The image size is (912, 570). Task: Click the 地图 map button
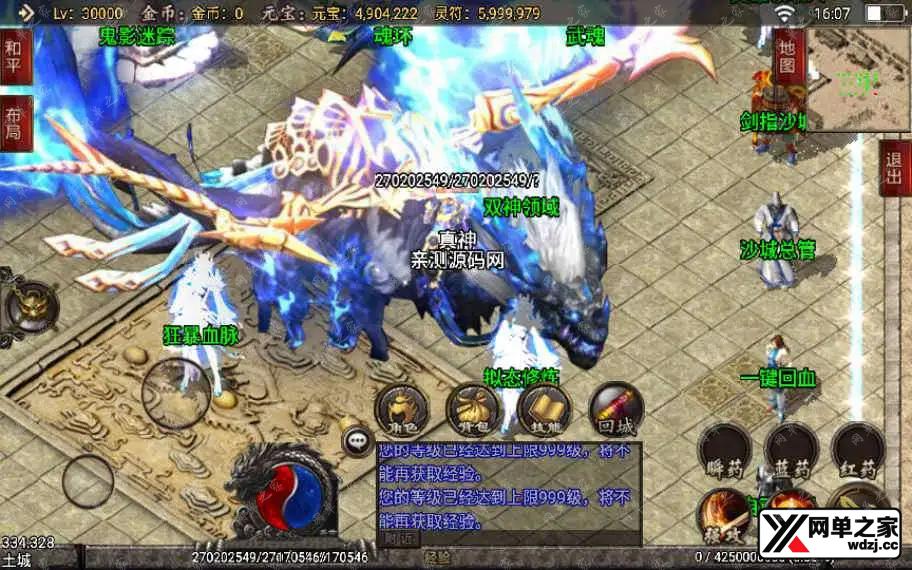pyautogui.click(x=788, y=56)
